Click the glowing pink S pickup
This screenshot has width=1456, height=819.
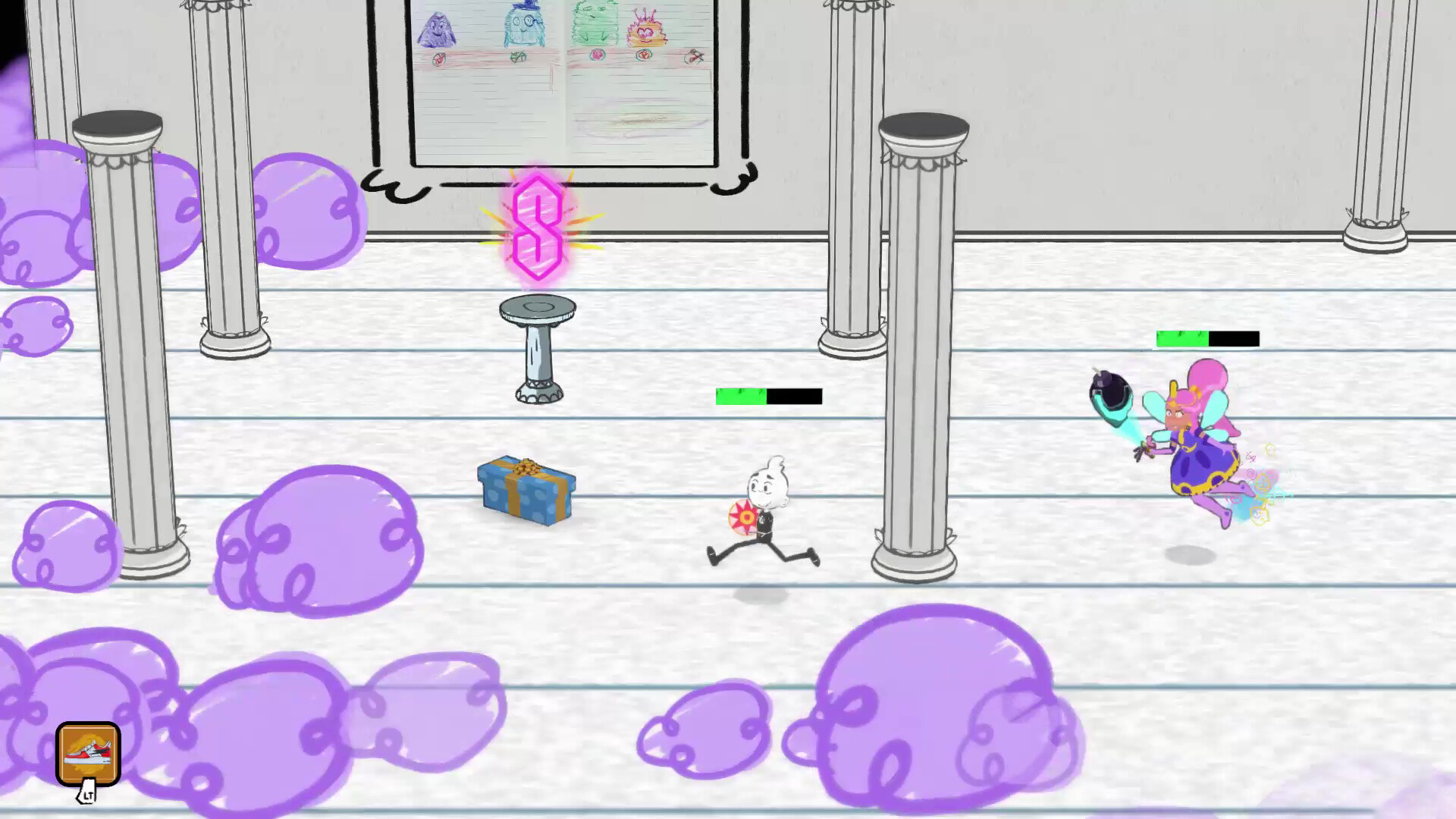coord(538,227)
